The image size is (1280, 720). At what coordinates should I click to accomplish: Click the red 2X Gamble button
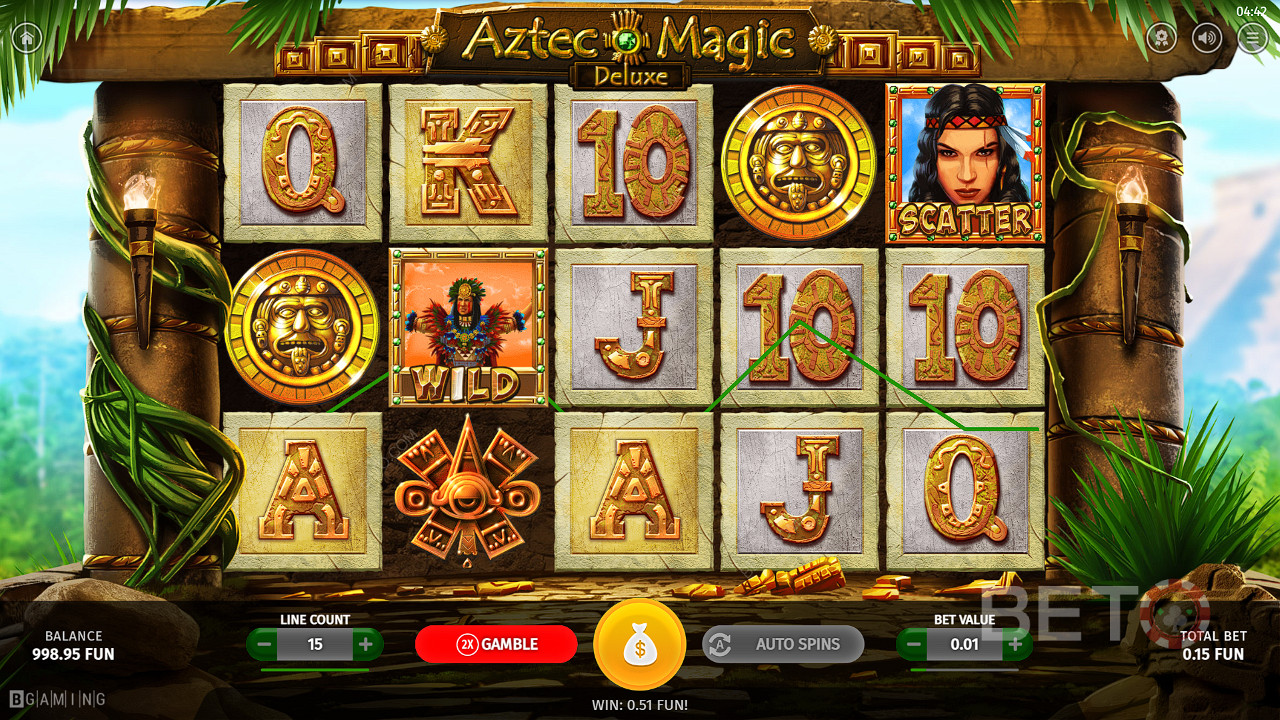pos(496,644)
